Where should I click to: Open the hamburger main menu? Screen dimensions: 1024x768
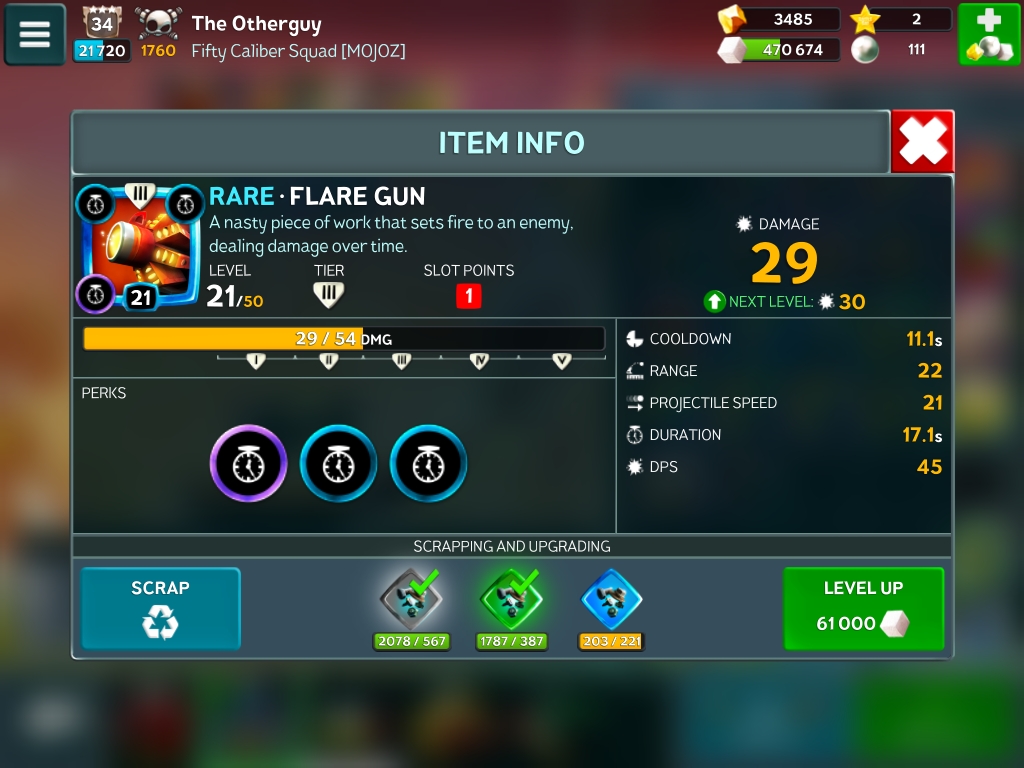pos(35,35)
